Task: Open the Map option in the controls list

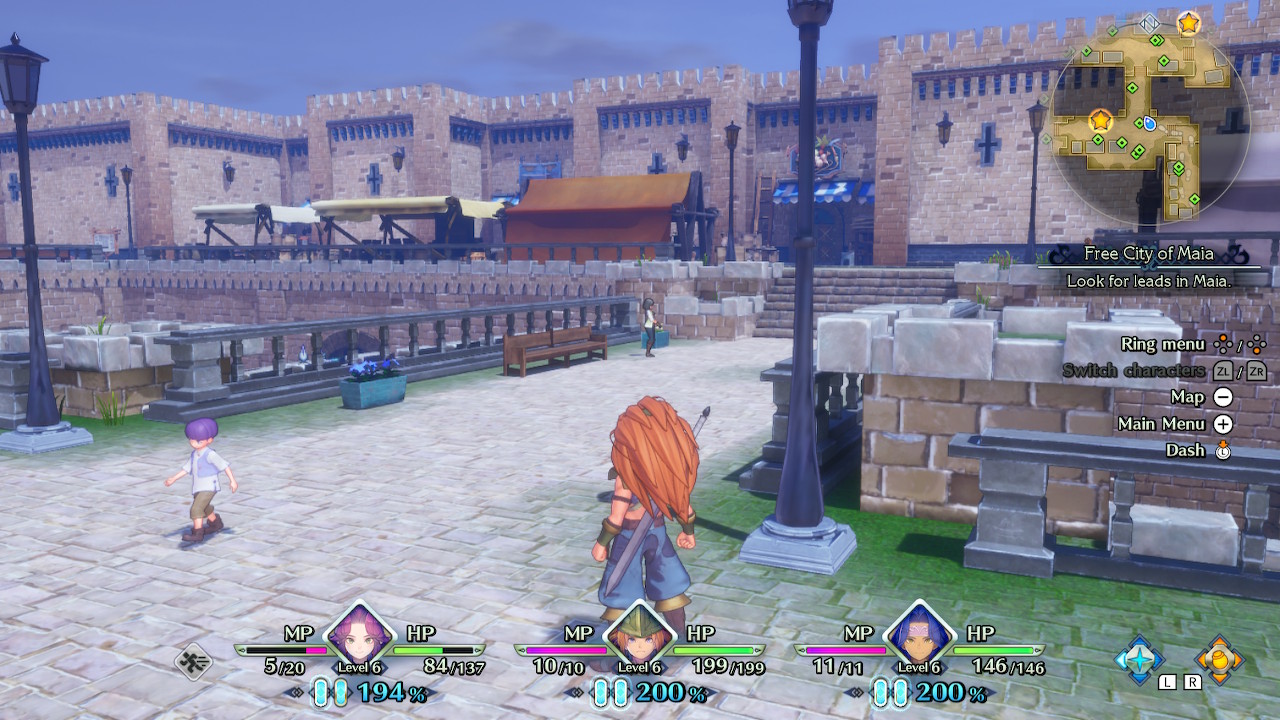Action: (1188, 397)
